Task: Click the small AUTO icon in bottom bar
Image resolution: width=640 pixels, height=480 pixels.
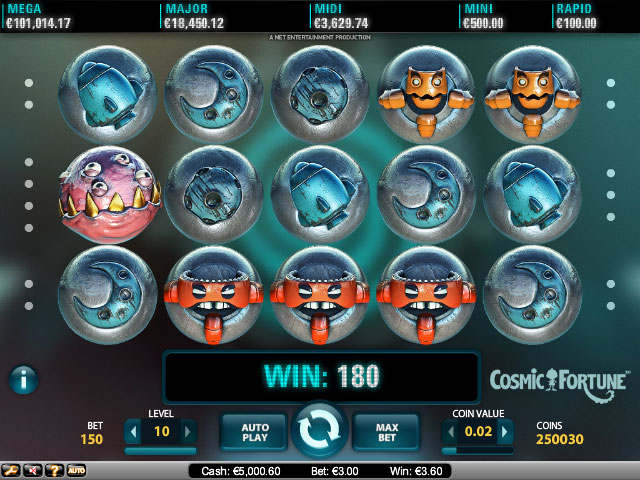Action: 76,470
